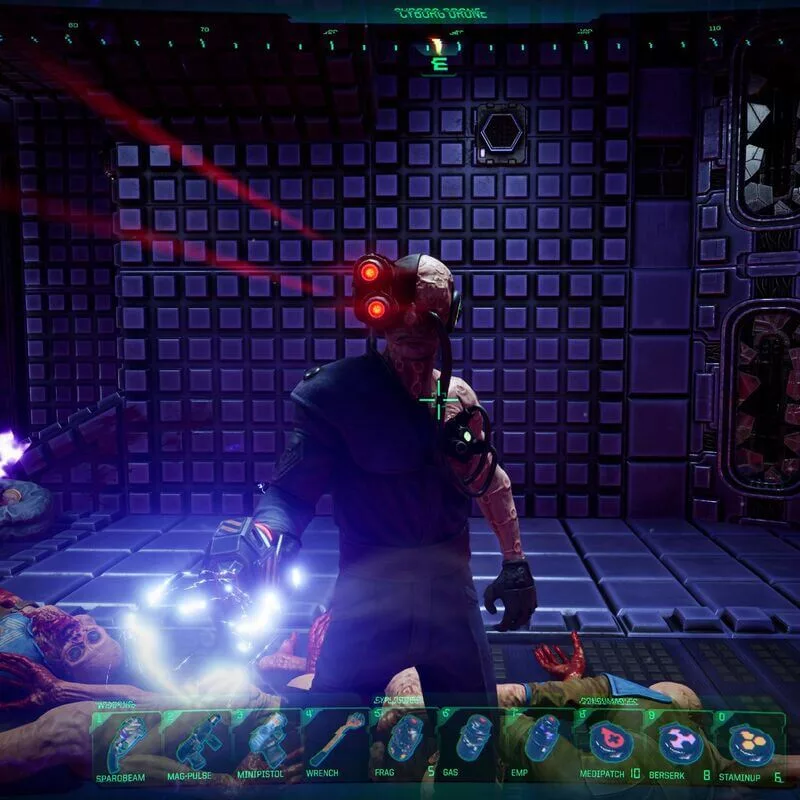This screenshot has height=800, width=800.
Task: Choose the Wrench melee weapon
Action: click(x=335, y=744)
